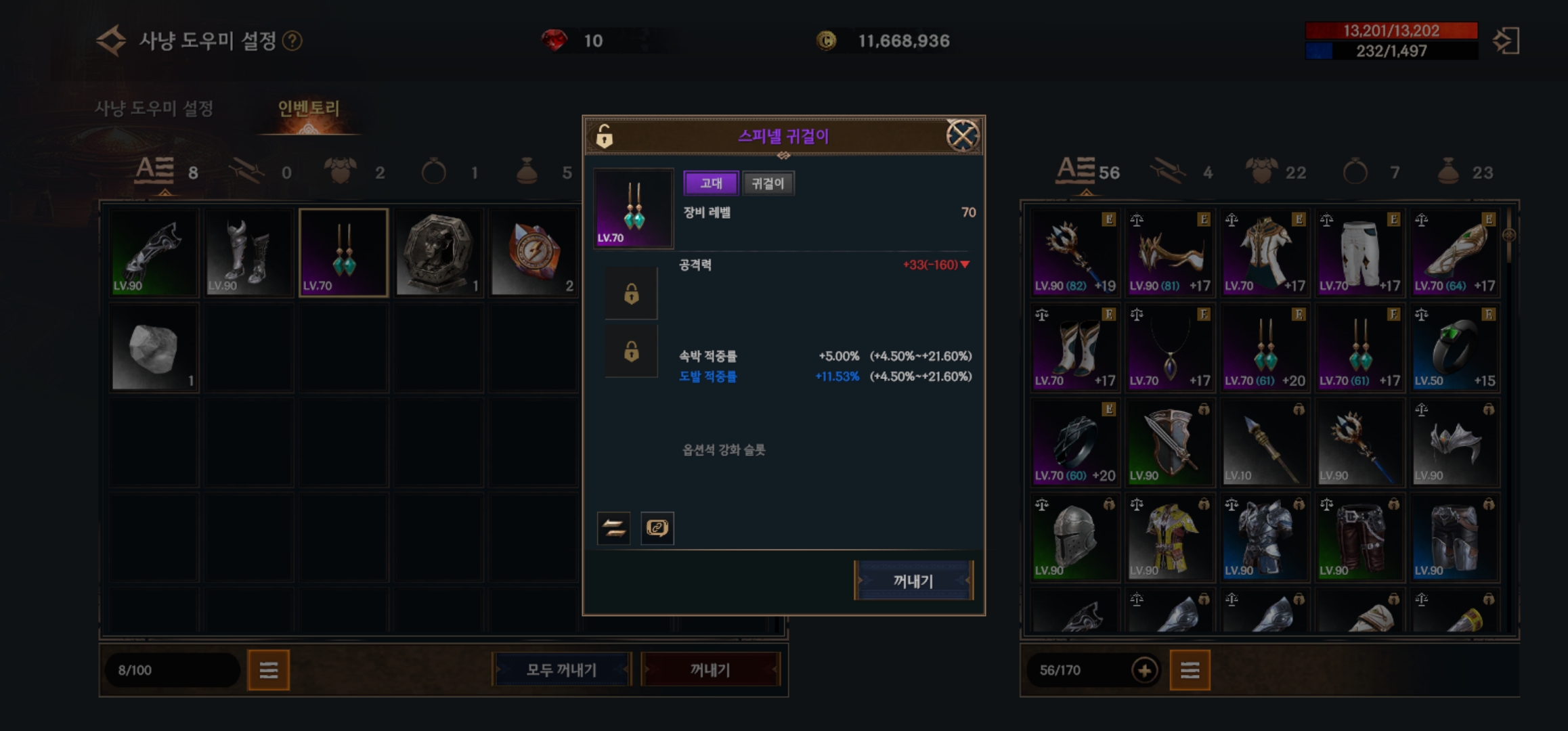Toggle the lock icon on item popup header
The width and height of the screenshot is (1568, 731).
[x=605, y=136]
